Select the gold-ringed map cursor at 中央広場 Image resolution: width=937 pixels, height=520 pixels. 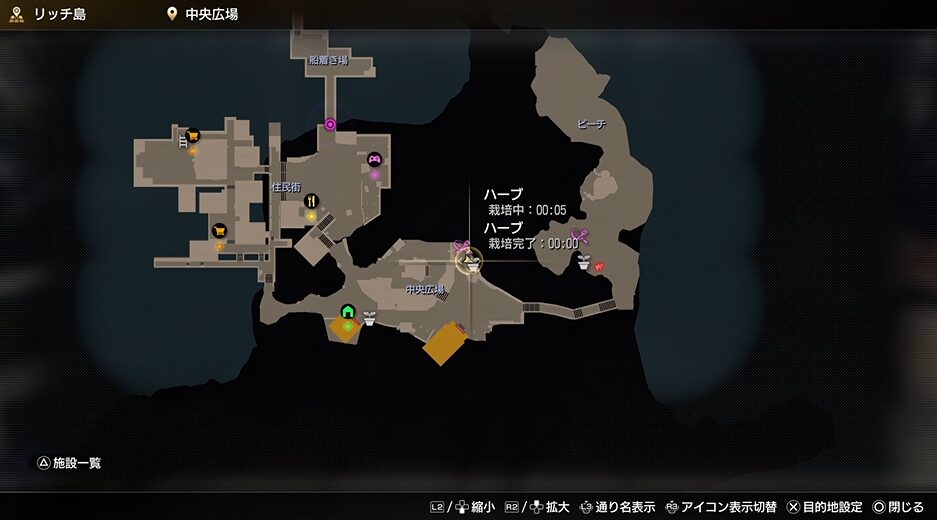pyautogui.click(x=468, y=262)
